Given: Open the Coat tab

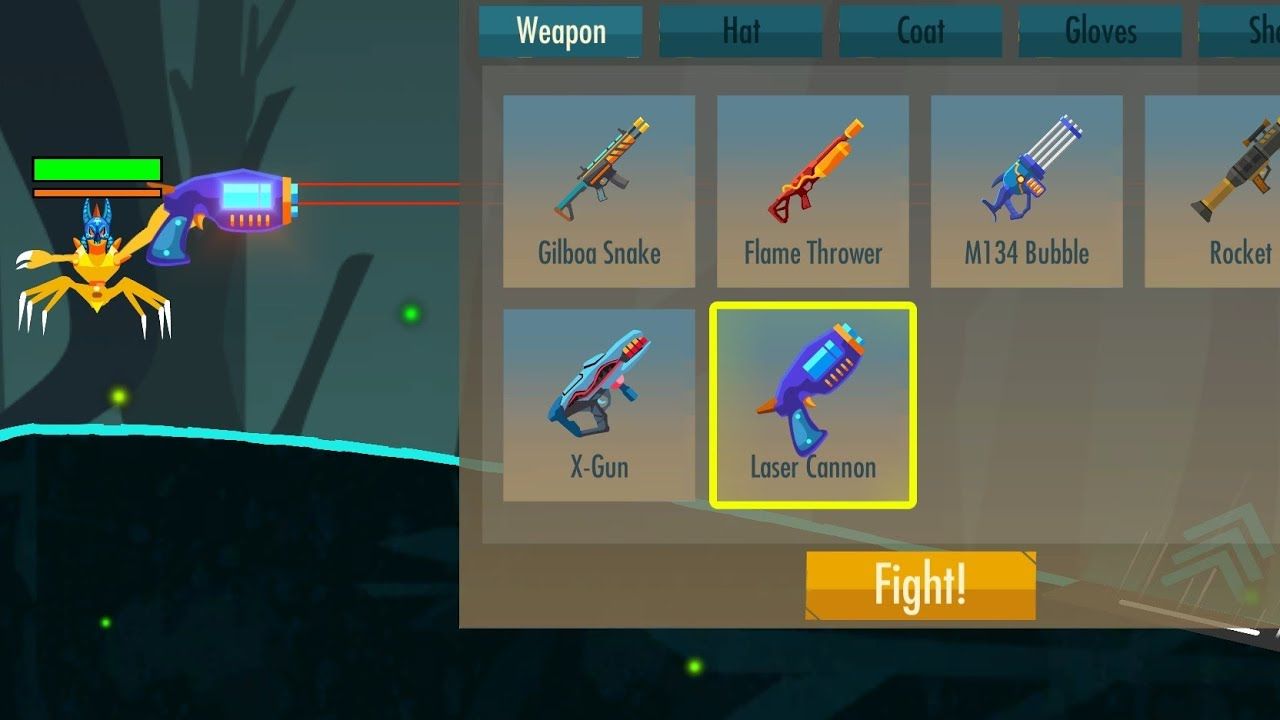Looking at the screenshot, I should pos(920,31).
